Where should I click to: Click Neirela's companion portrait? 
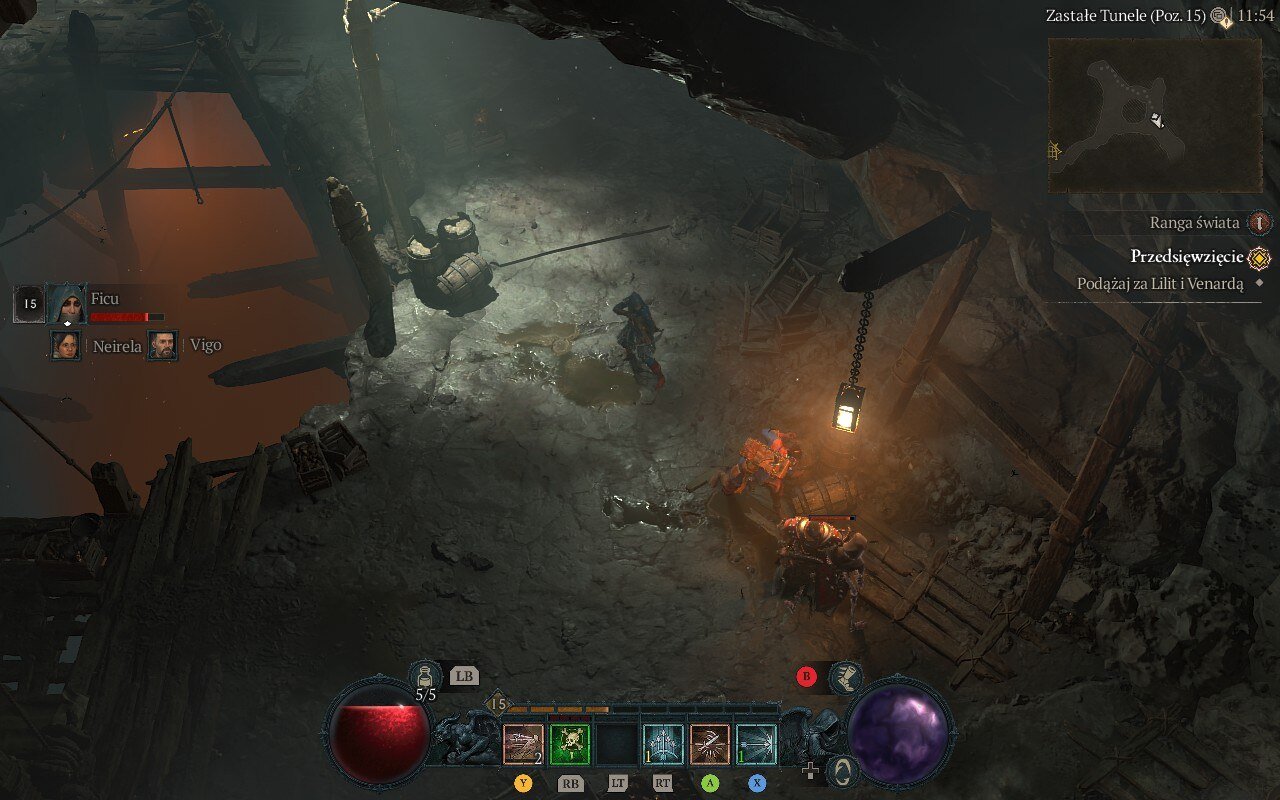pos(67,346)
